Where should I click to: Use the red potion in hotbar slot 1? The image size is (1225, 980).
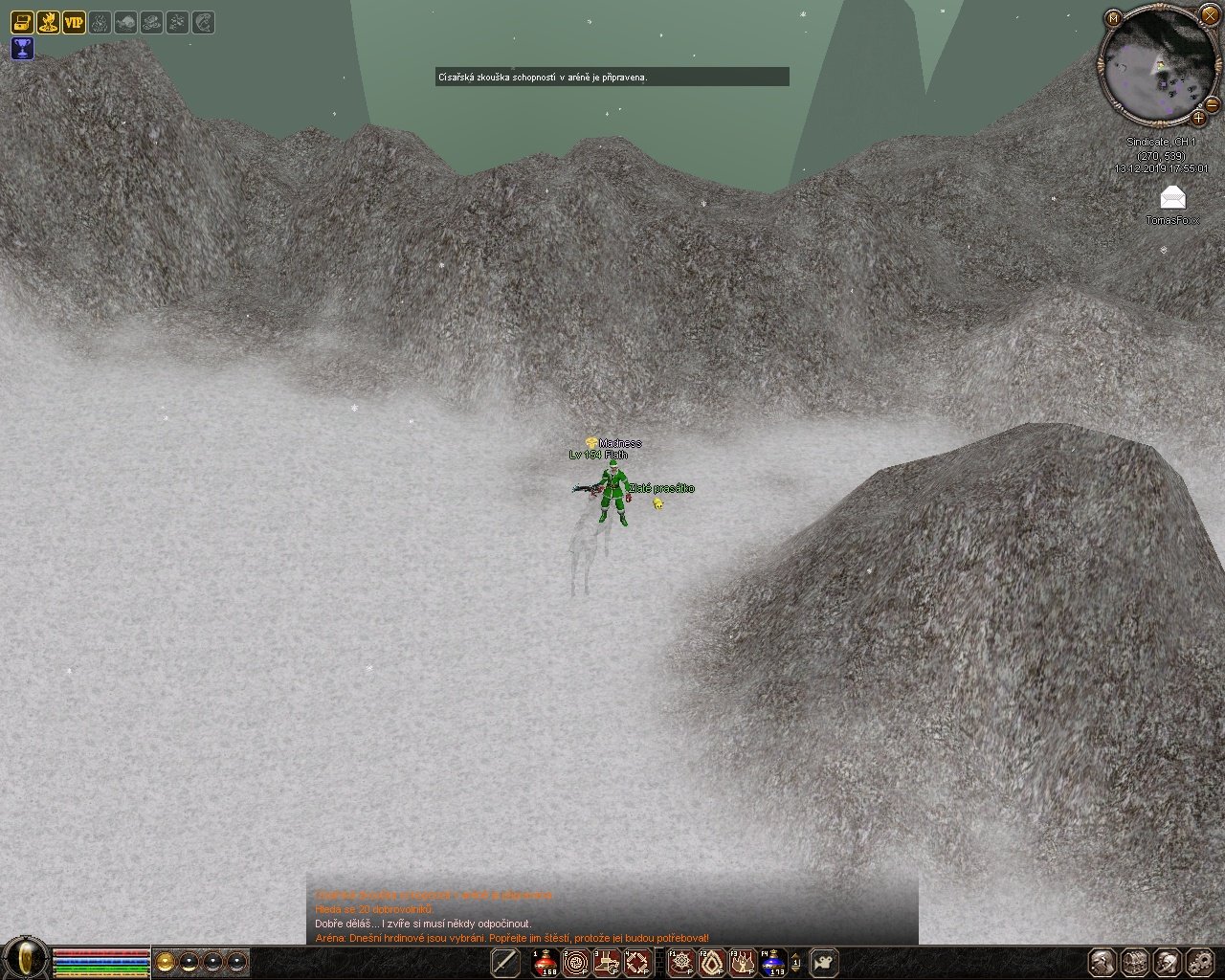coord(546,963)
